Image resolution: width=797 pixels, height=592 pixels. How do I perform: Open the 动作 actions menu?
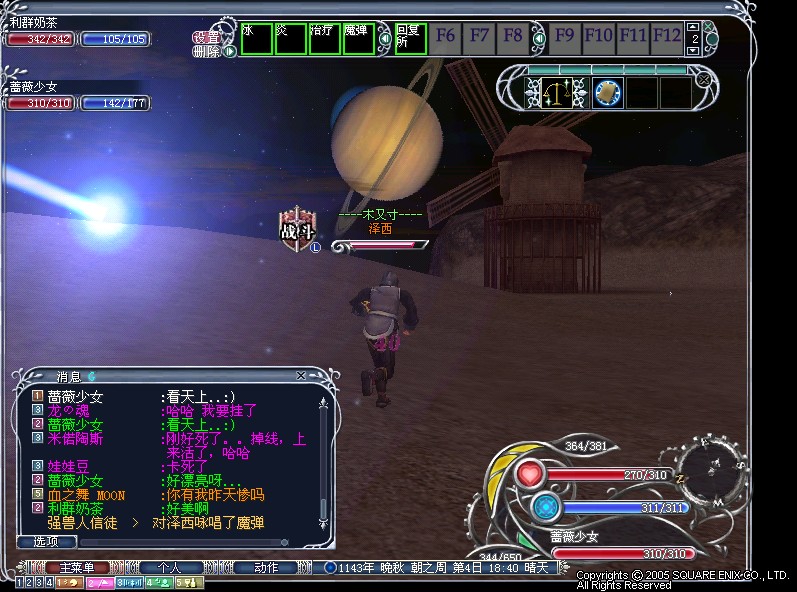point(266,568)
